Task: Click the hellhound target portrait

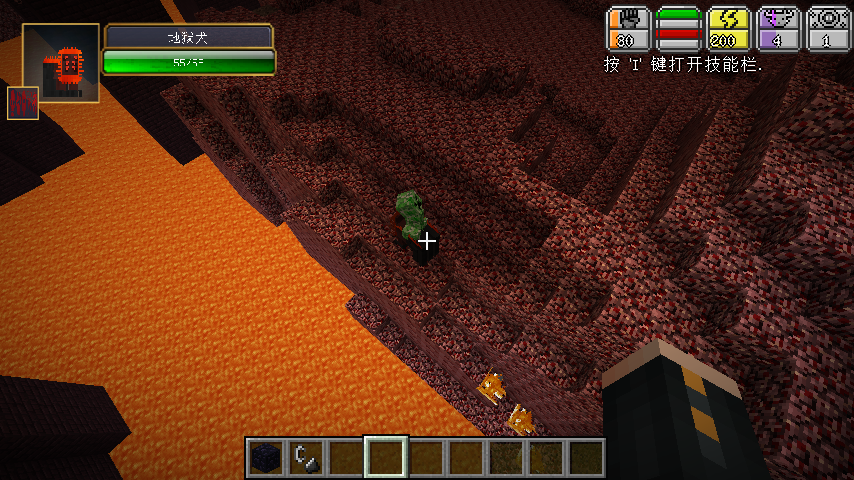Action: (x=61, y=65)
